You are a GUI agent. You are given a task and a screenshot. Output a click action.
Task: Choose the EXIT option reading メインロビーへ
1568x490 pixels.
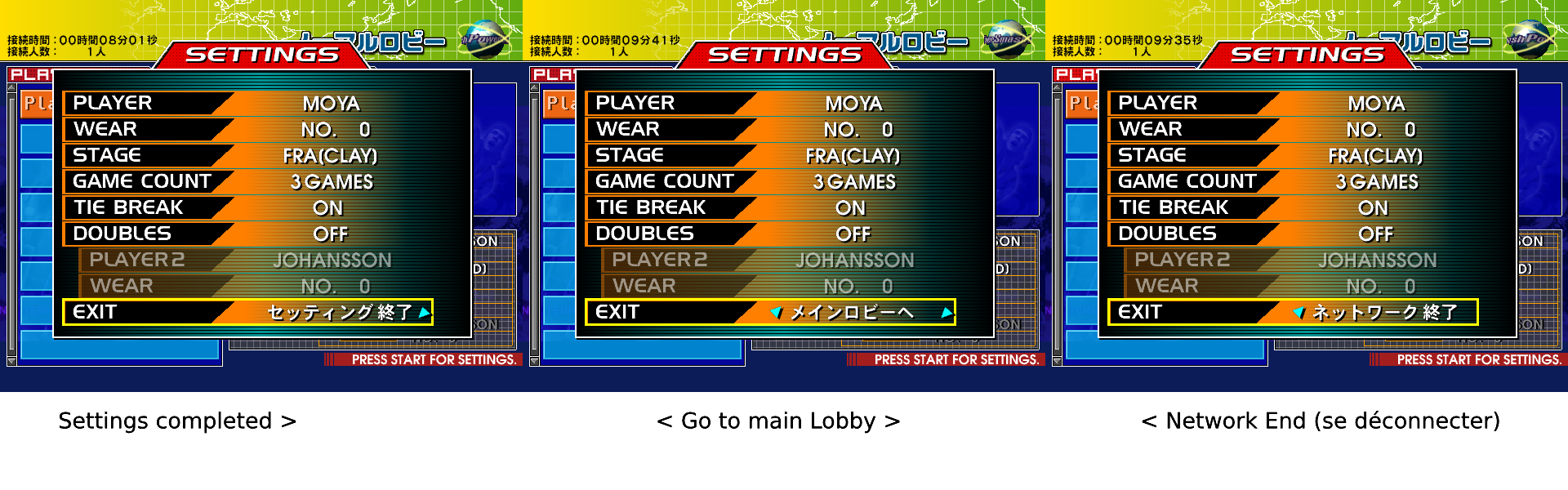(x=851, y=312)
